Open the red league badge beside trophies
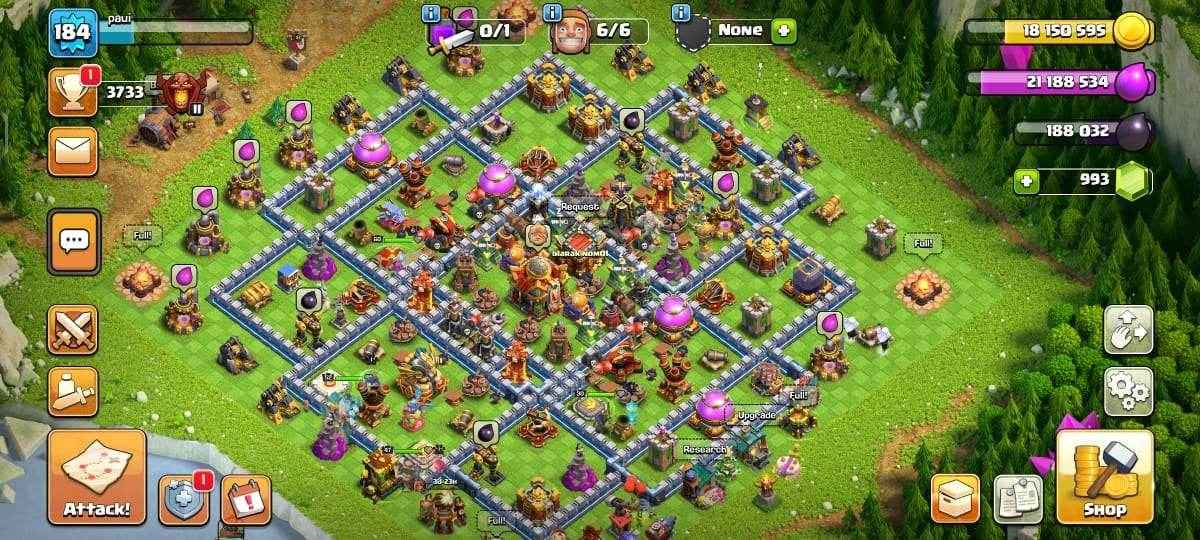Image resolution: width=1200 pixels, height=540 pixels. [184, 92]
